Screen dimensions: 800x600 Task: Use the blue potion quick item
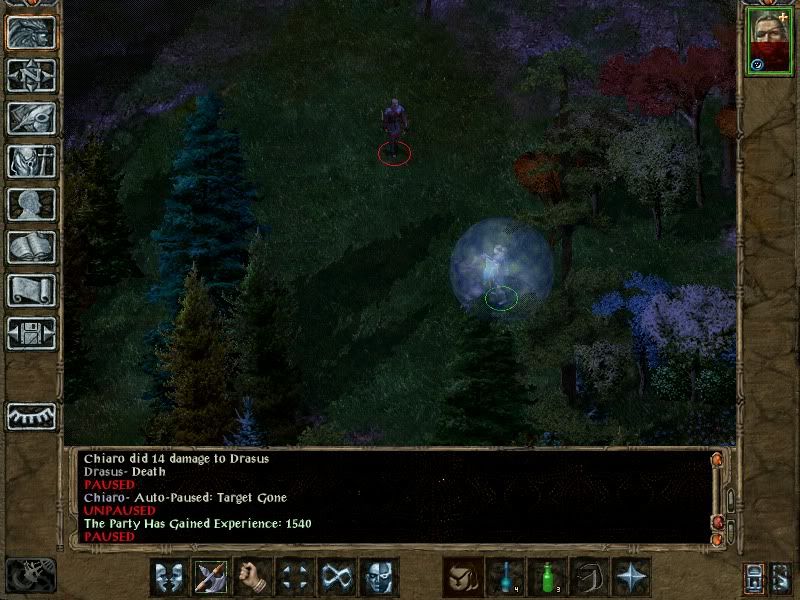click(505, 577)
